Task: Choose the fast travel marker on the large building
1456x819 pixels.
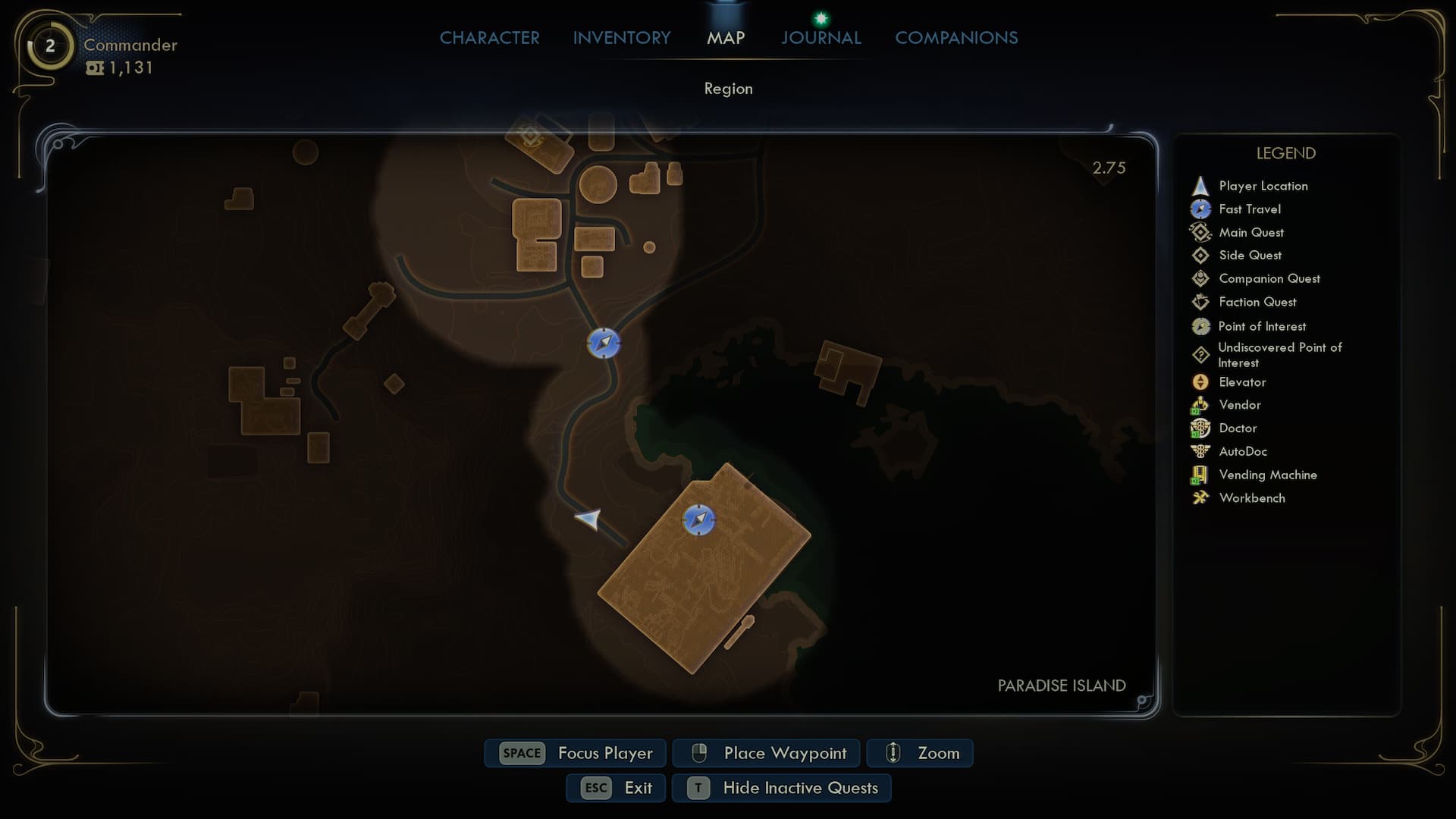Action: 698,520
